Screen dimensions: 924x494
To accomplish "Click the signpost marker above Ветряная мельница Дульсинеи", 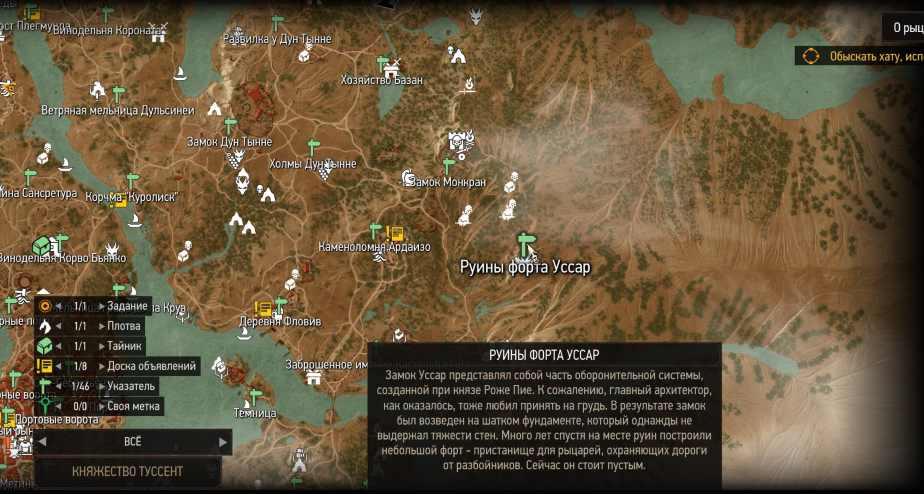I will click(x=118, y=94).
